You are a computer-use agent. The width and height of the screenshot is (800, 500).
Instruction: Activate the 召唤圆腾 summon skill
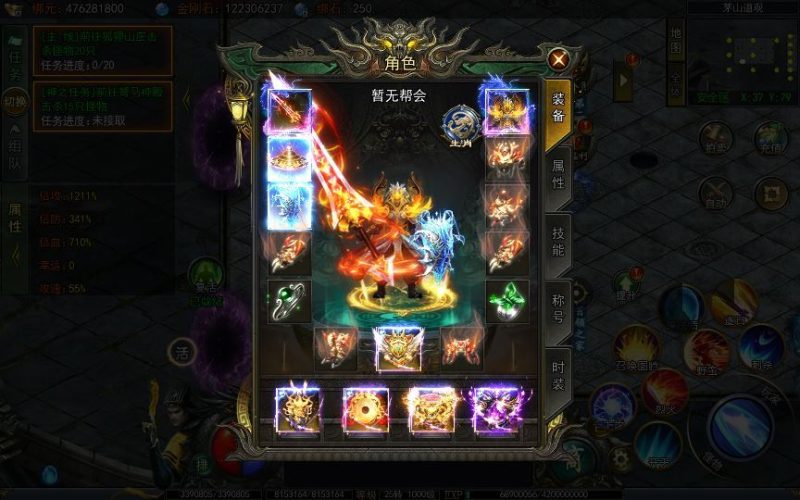(636, 349)
